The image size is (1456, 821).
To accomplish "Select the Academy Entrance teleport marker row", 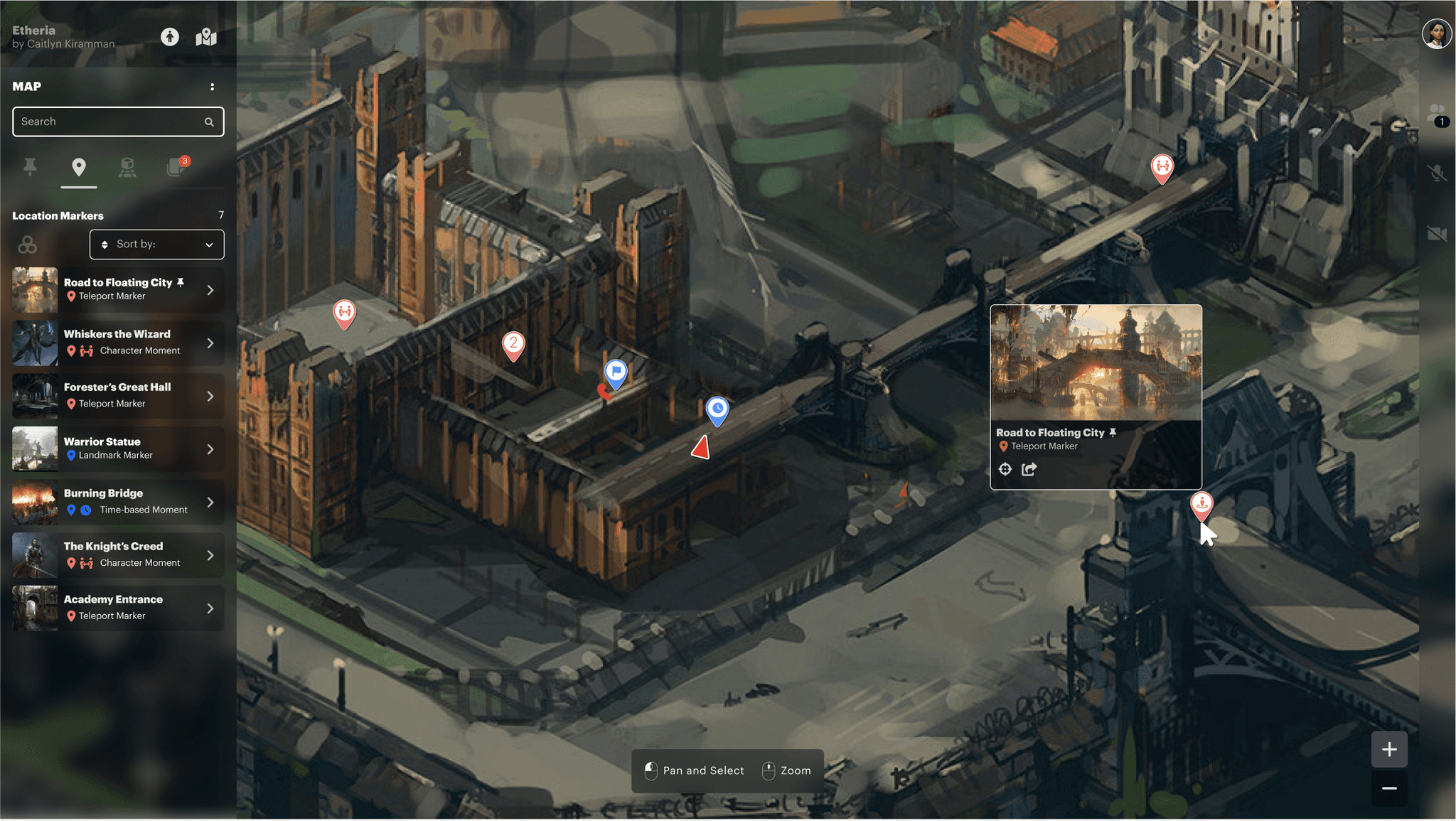I will [118, 608].
